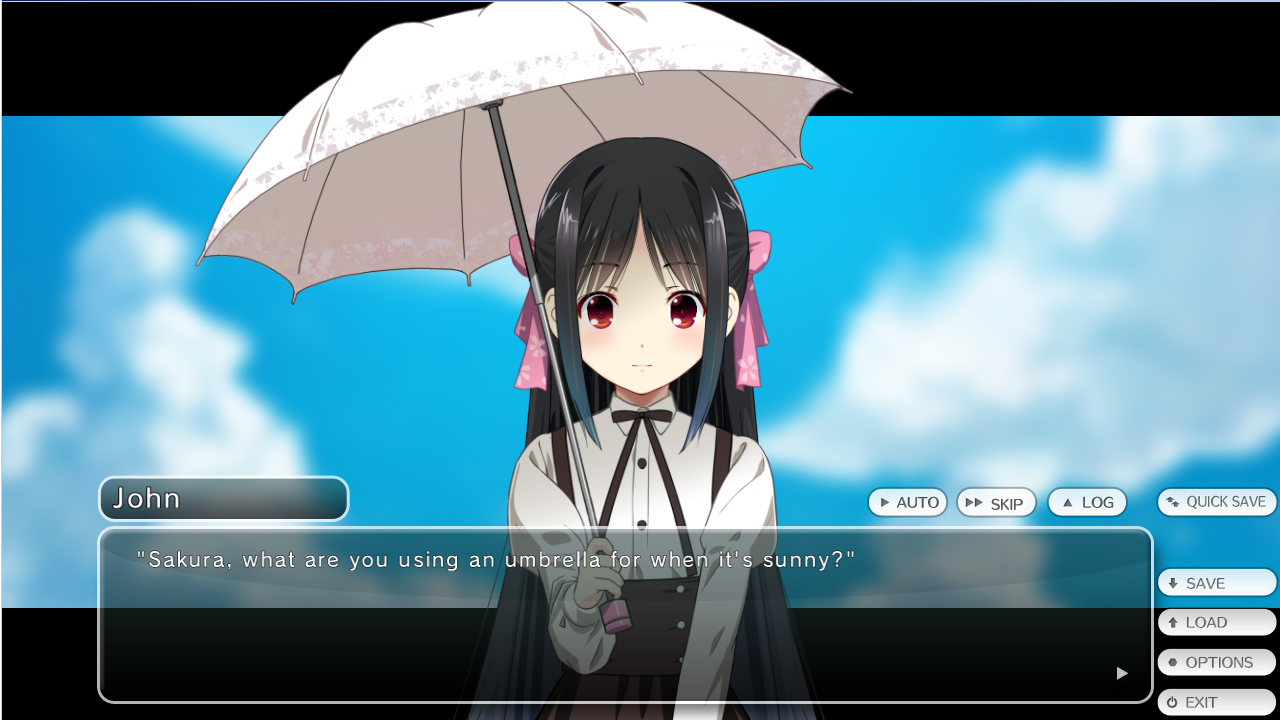This screenshot has height=720, width=1280.
Task: Click the gear icon on OPTIONS
Action: tap(1174, 662)
